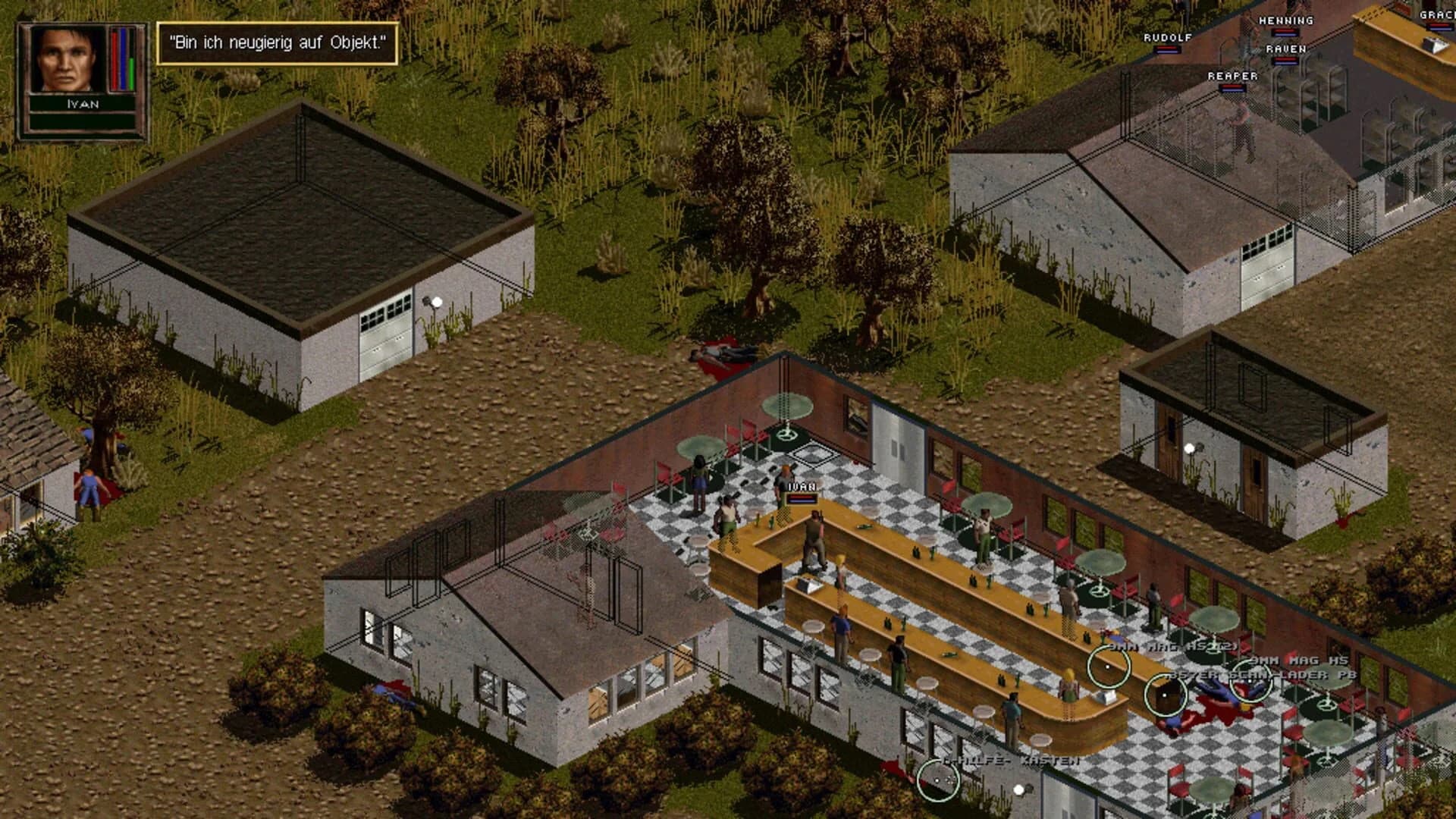Select Raven via her name label

tap(1288, 47)
